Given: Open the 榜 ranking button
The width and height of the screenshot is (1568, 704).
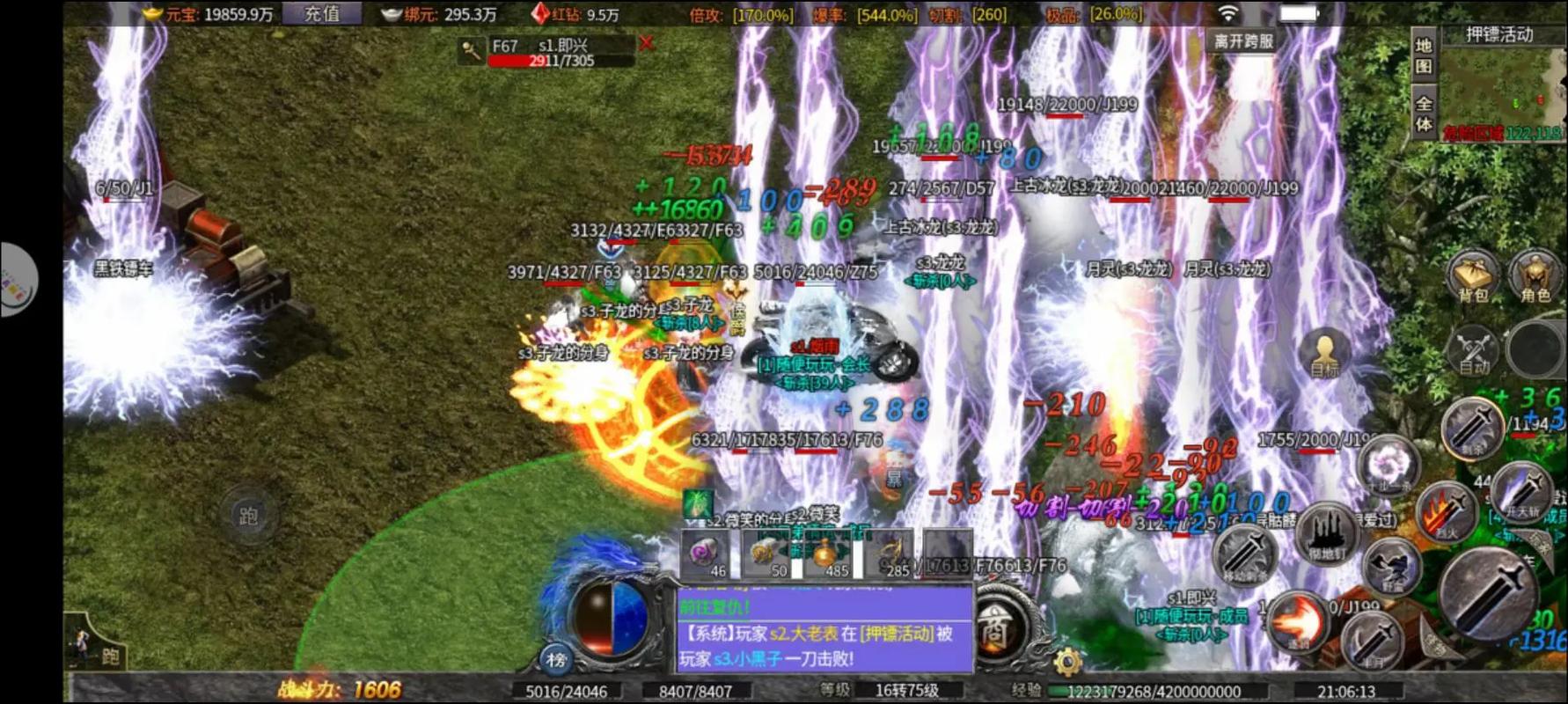Looking at the screenshot, I should point(555,659).
